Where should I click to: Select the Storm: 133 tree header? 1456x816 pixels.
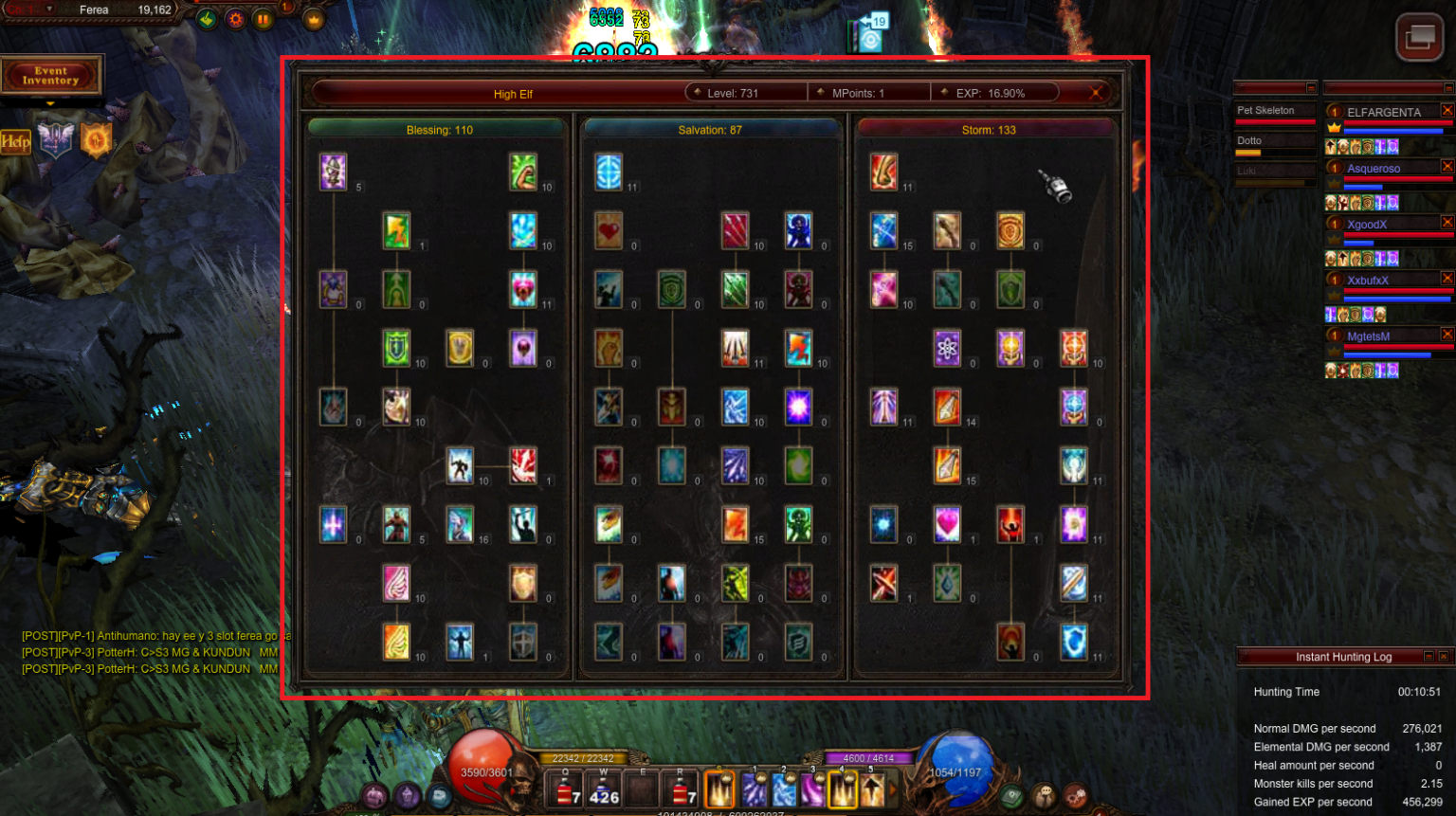(990, 129)
